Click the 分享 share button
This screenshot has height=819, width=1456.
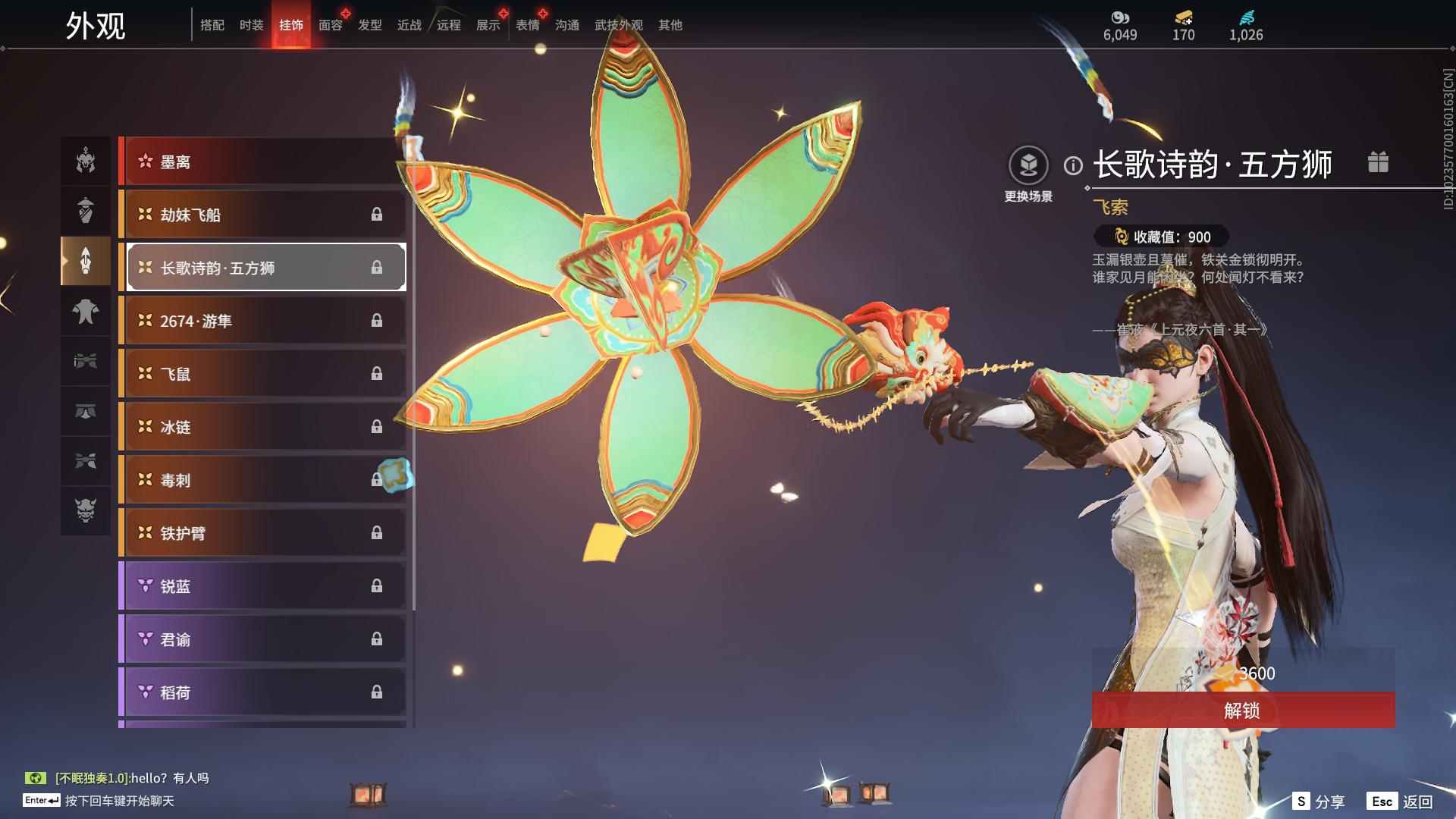point(1319,802)
